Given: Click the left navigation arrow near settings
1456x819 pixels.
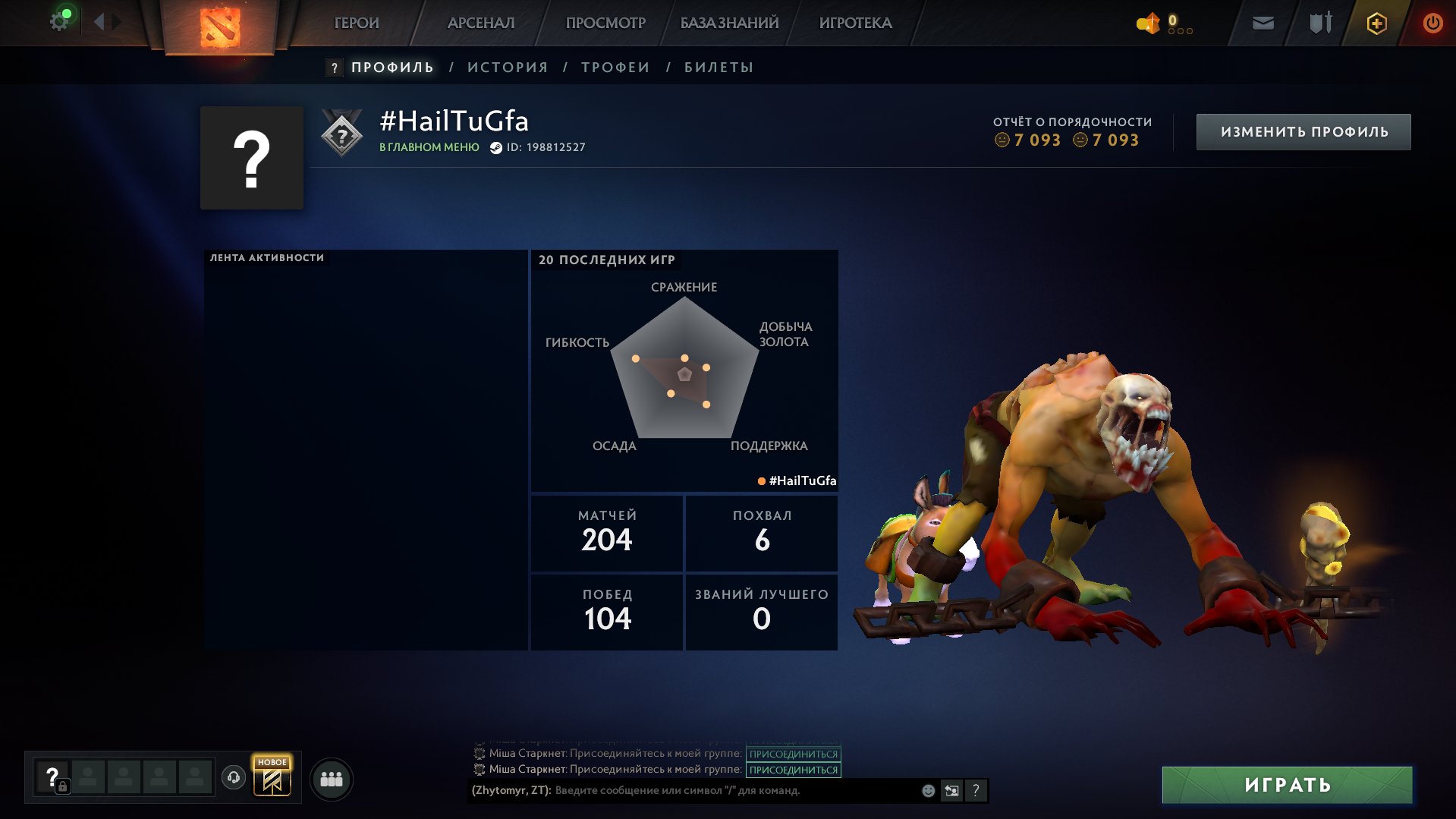Looking at the screenshot, I should click(x=99, y=21).
